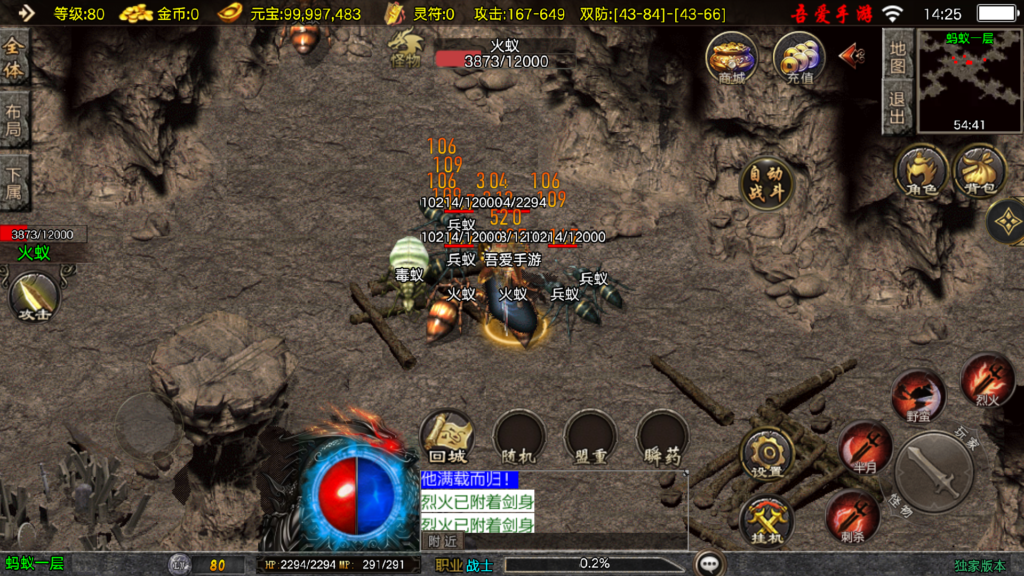Cast the 烈火 flame sword skill
The height and width of the screenshot is (576, 1024).
coord(987,379)
